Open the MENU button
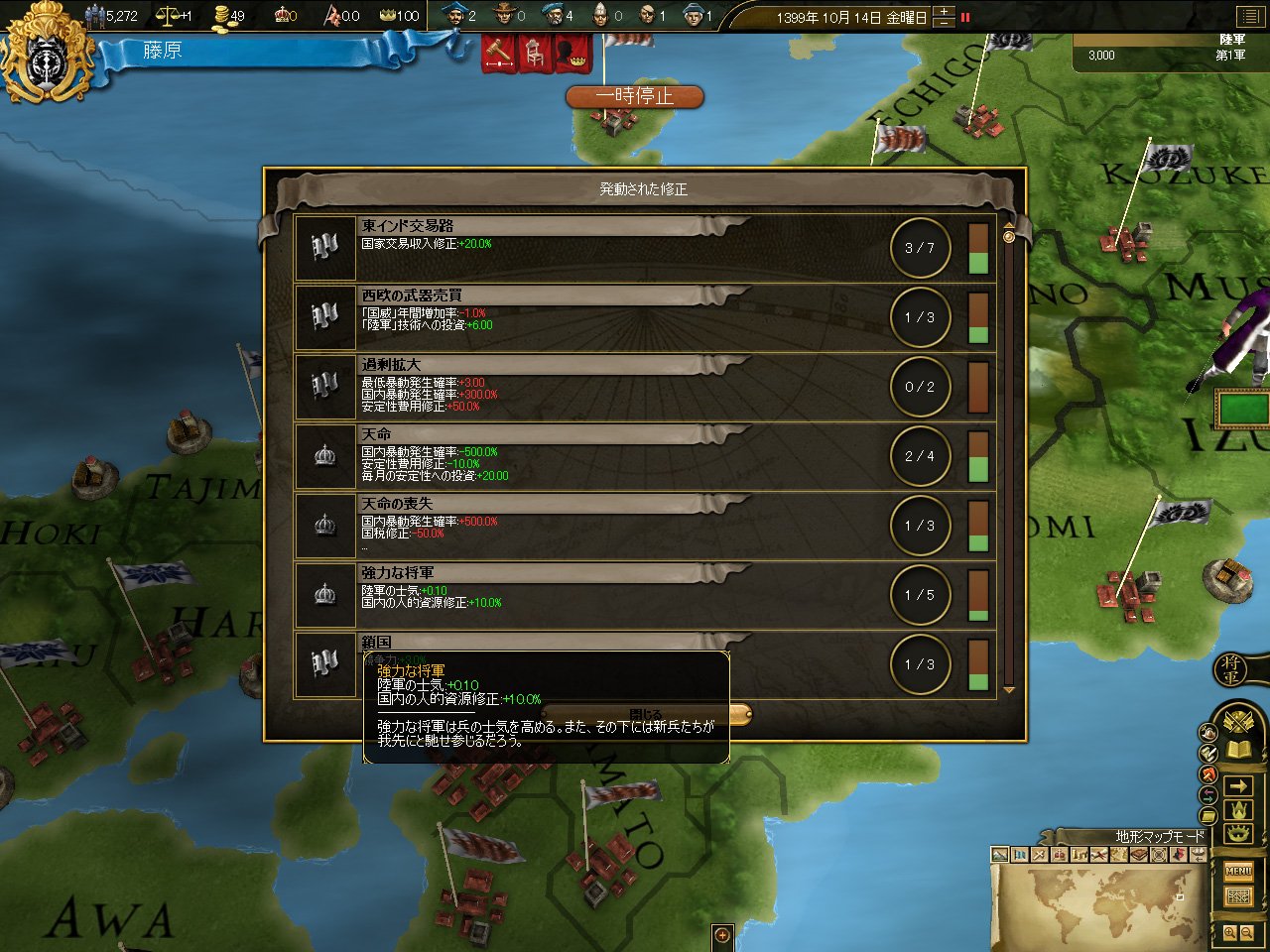Viewport: 1270px width, 952px height. click(1238, 872)
